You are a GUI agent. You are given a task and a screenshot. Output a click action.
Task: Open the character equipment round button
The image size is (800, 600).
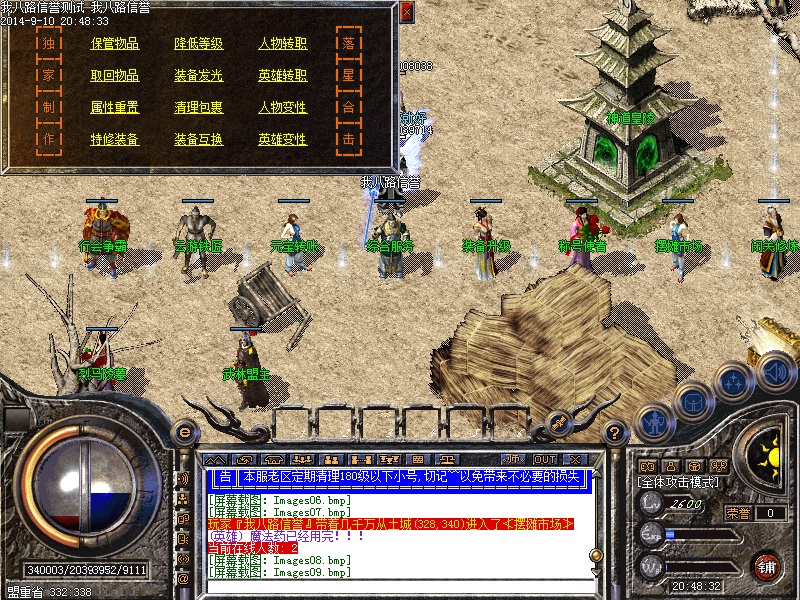click(654, 422)
